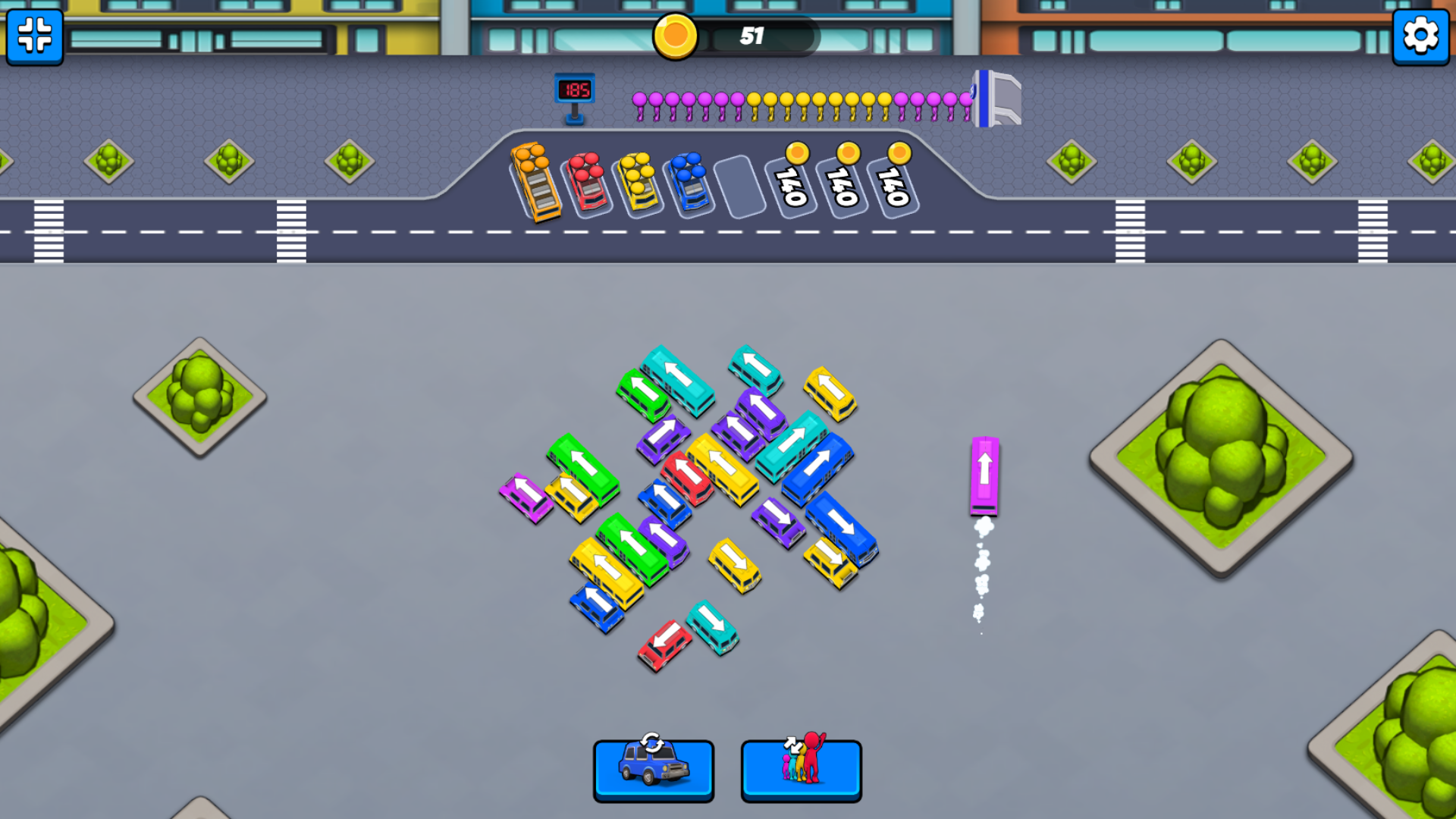This screenshot has width=1456, height=819.
Task: Tap the parked blue bus with passengers
Action: (x=689, y=182)
